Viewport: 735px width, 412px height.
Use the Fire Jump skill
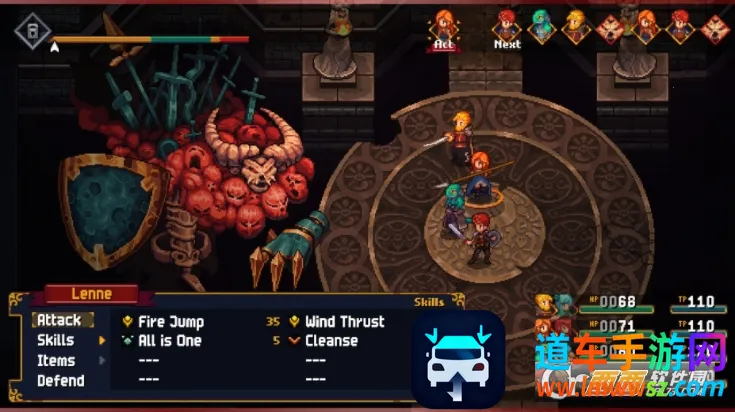171,322
